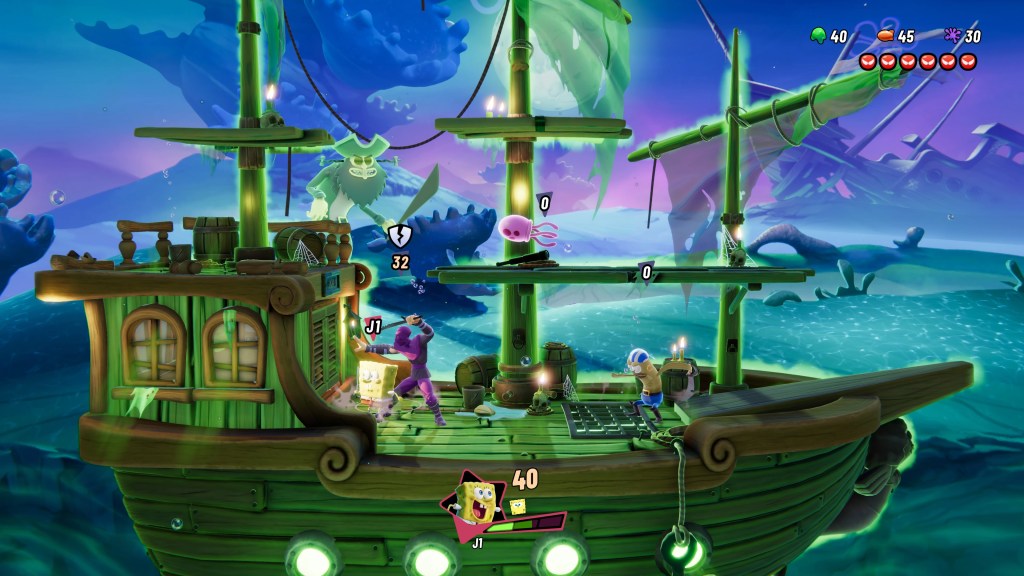The image size is (1024, 576).
Task: Click the purple splat currency icon
Action: [x=952, y=36]
